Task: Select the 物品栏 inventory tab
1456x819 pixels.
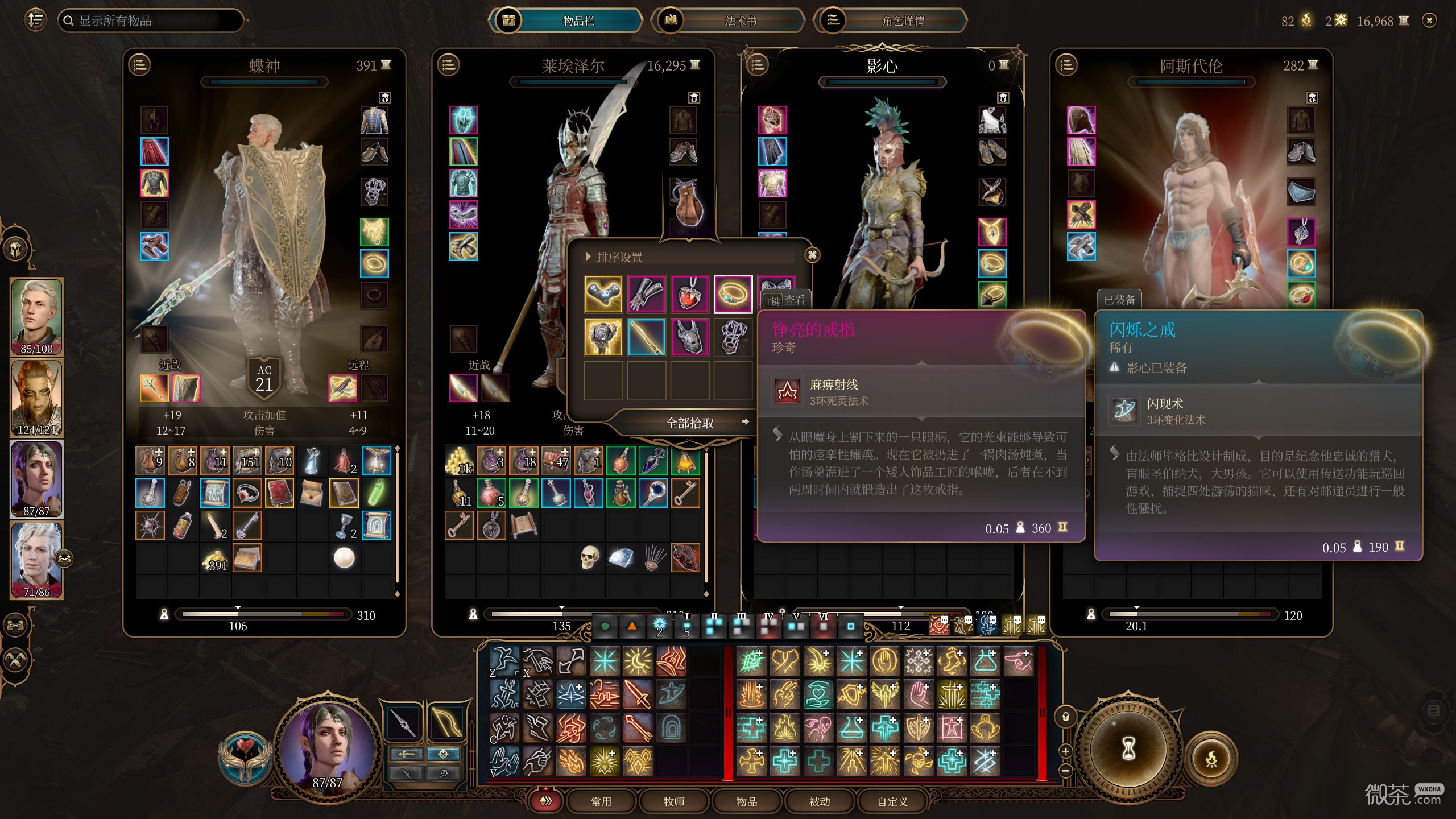Action: tap(578, 21)
